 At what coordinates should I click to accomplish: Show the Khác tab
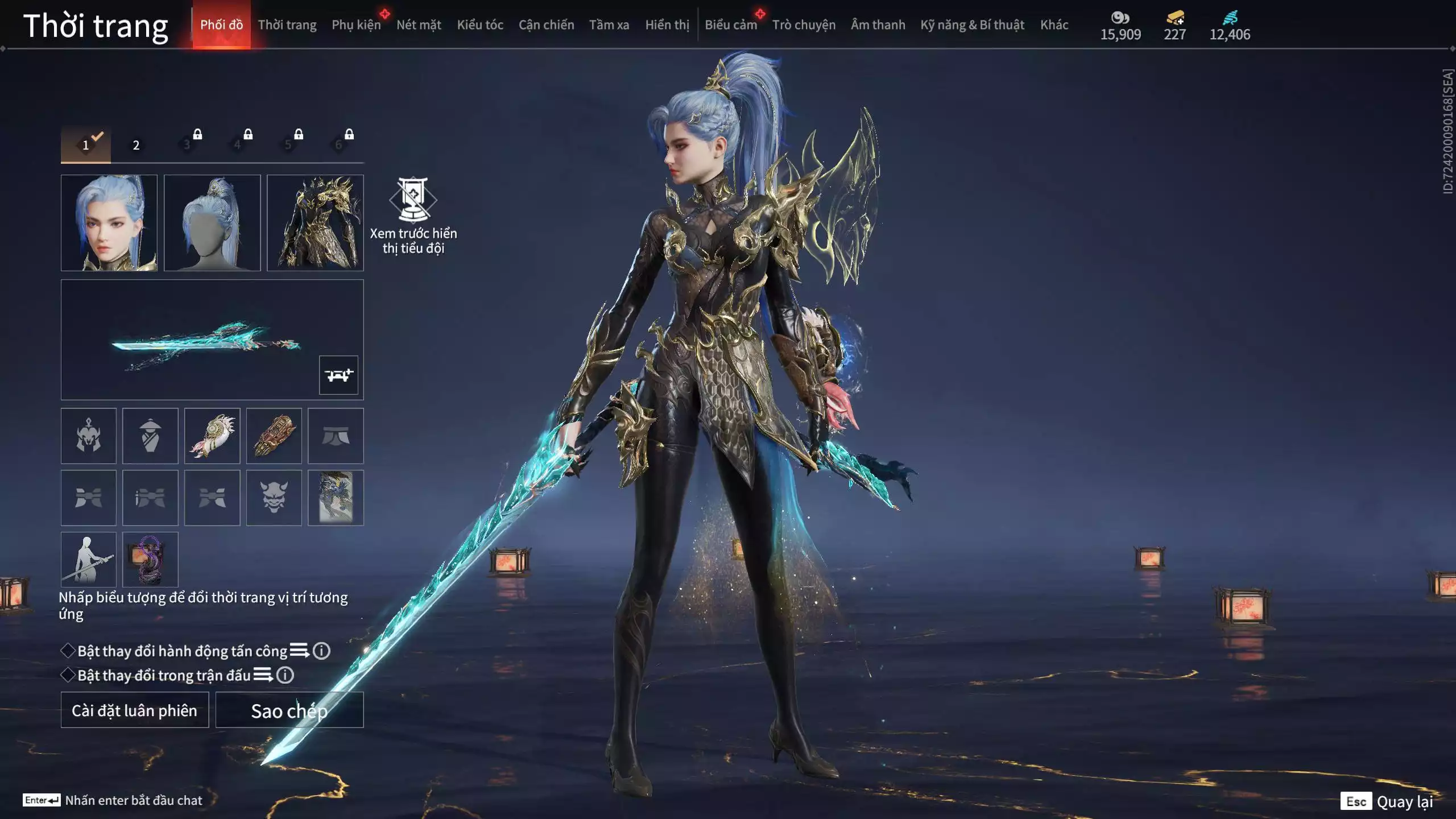(x=1054, y=25)
